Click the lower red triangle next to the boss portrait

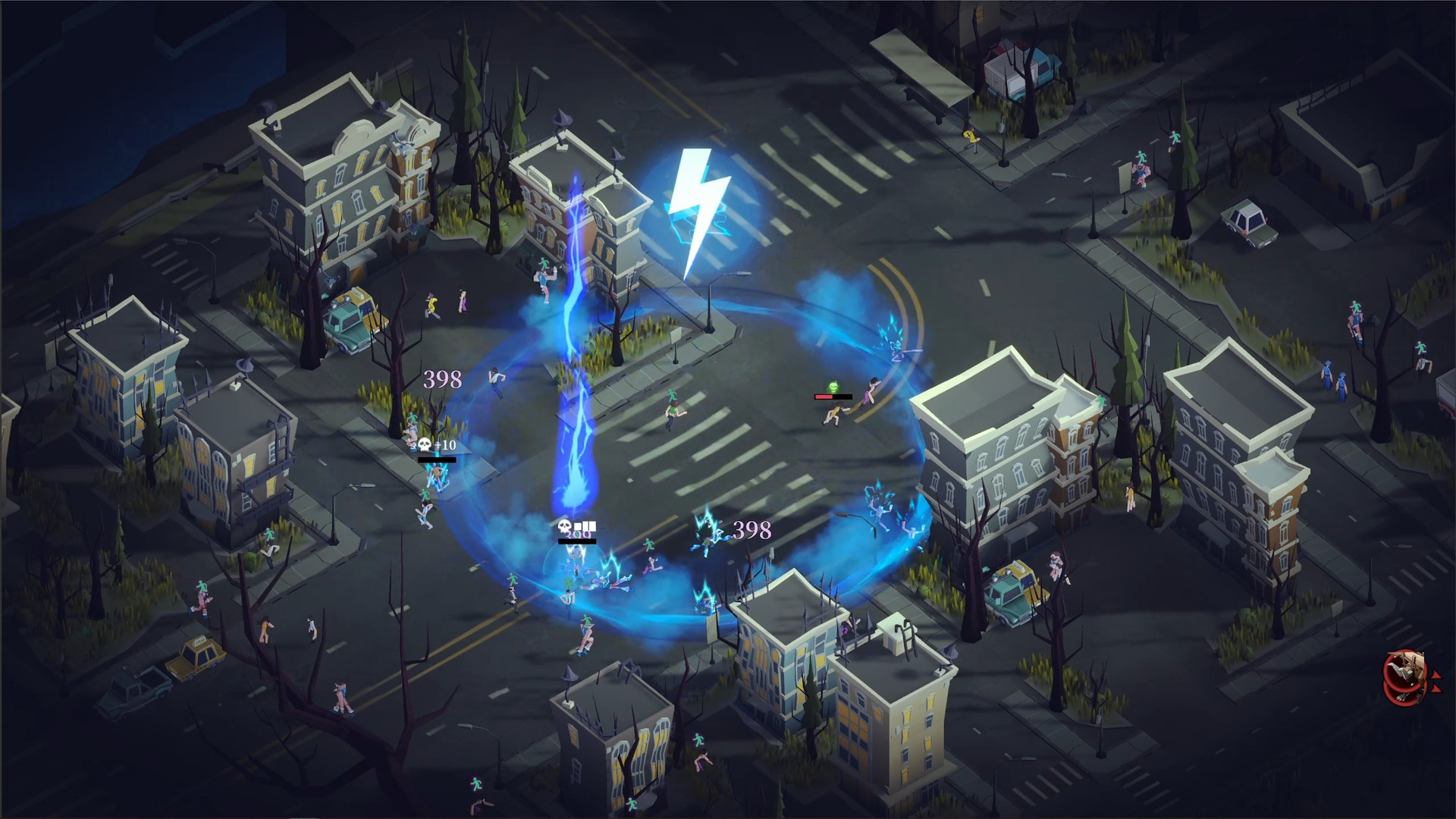tap(1437, 689)
